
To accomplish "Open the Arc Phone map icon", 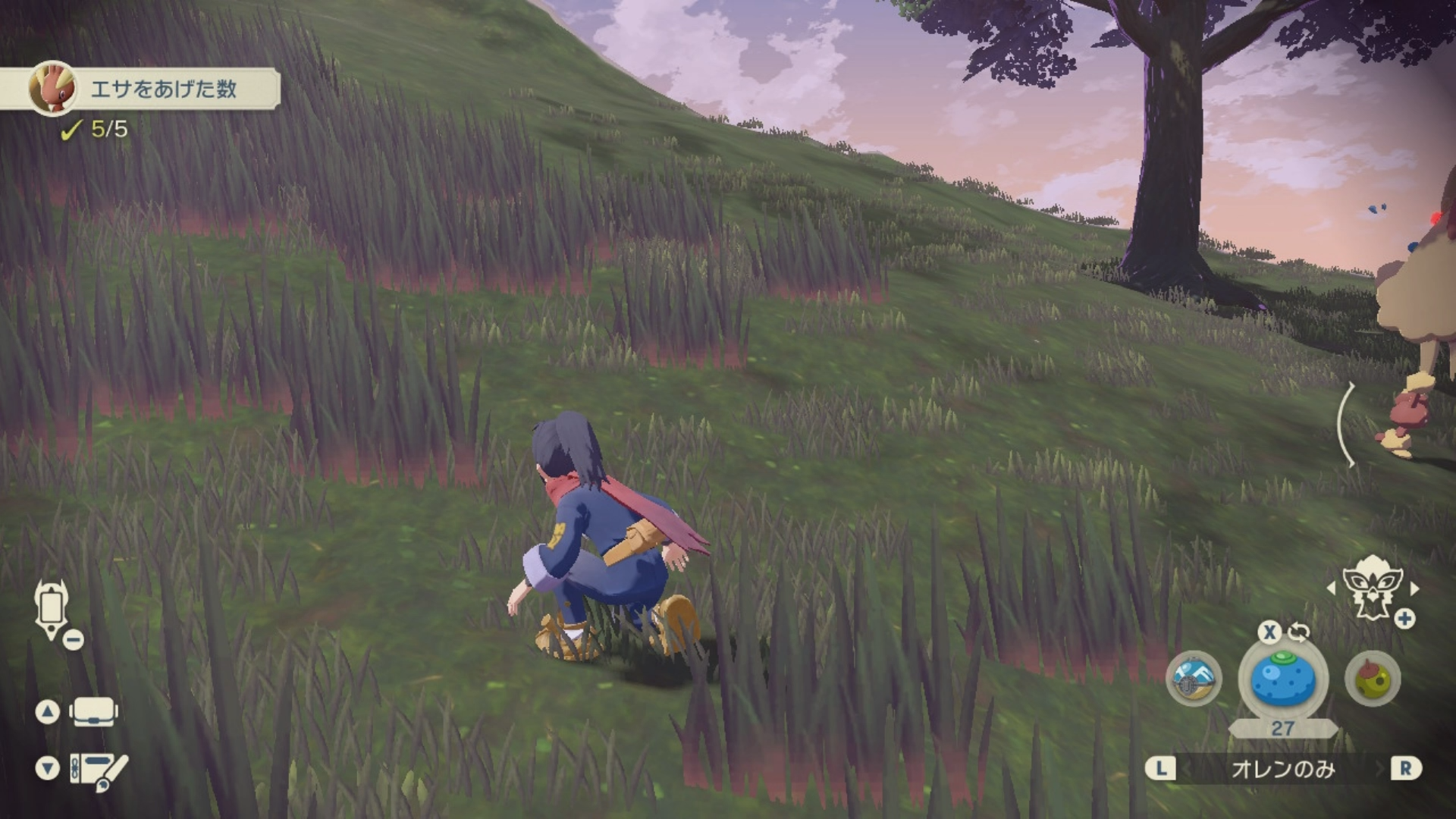I will click(x=52, y=609).
